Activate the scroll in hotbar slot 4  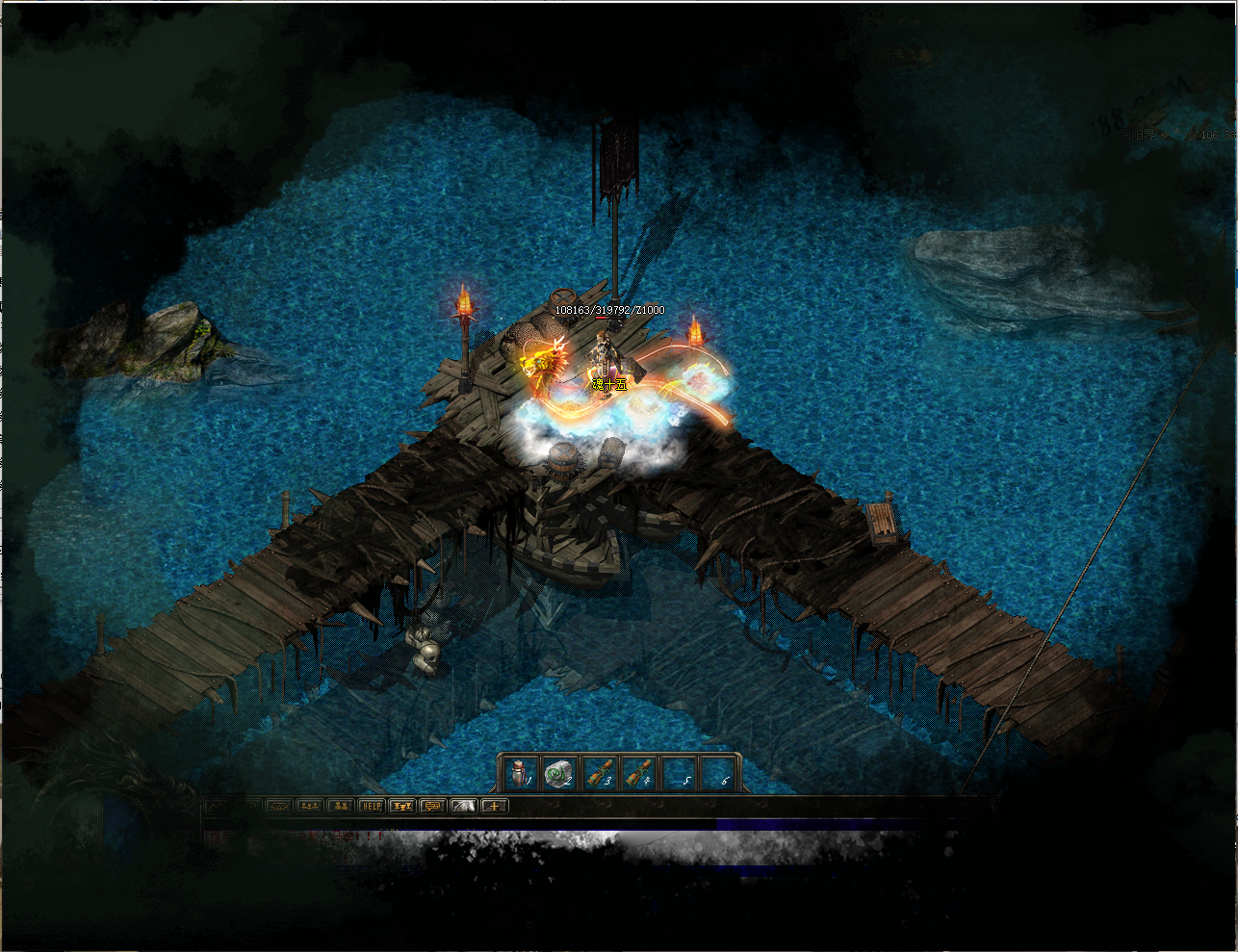pyautogui.click(x=638, y=772)
